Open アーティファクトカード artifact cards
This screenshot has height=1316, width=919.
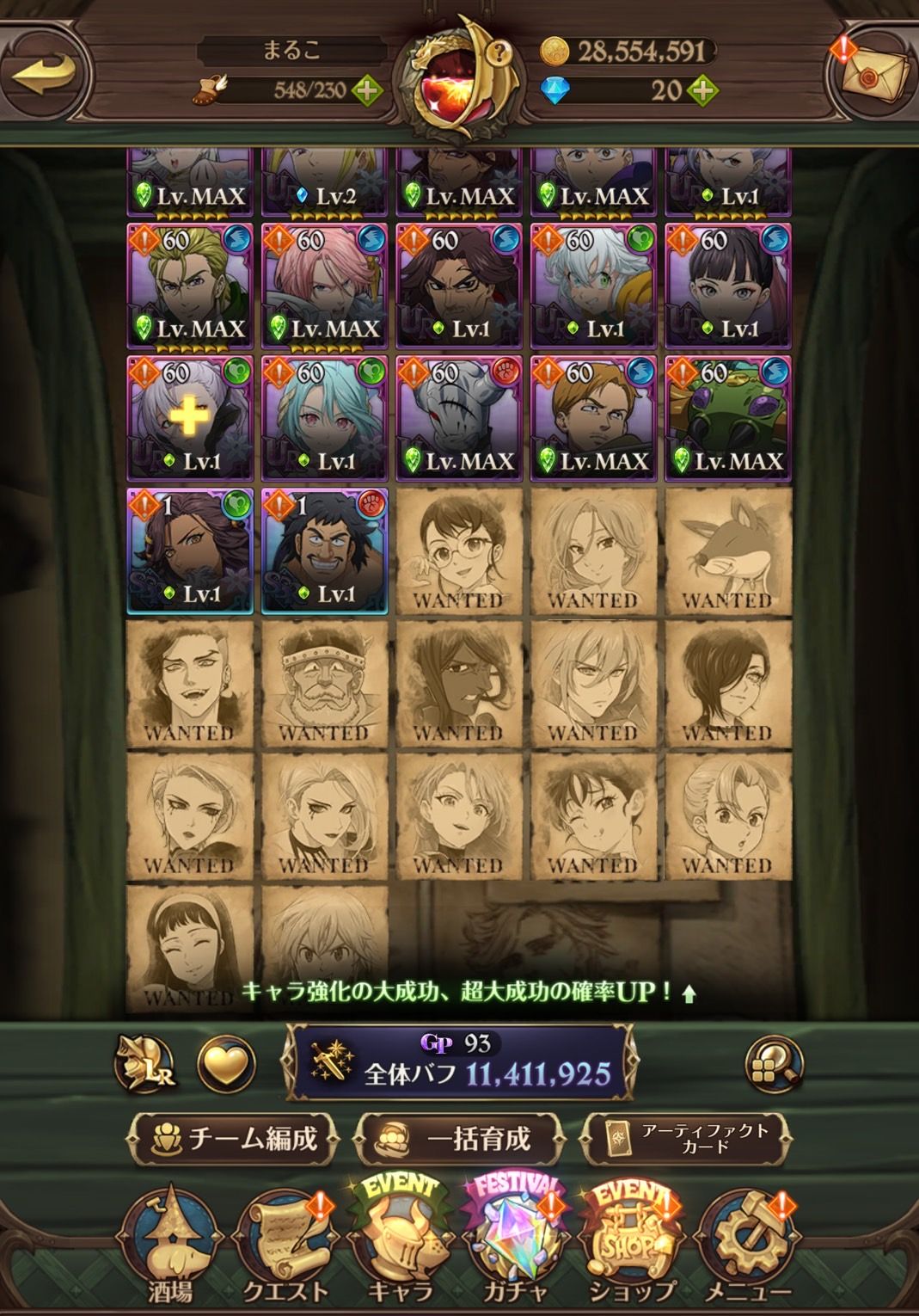(x=687, y=1139)
